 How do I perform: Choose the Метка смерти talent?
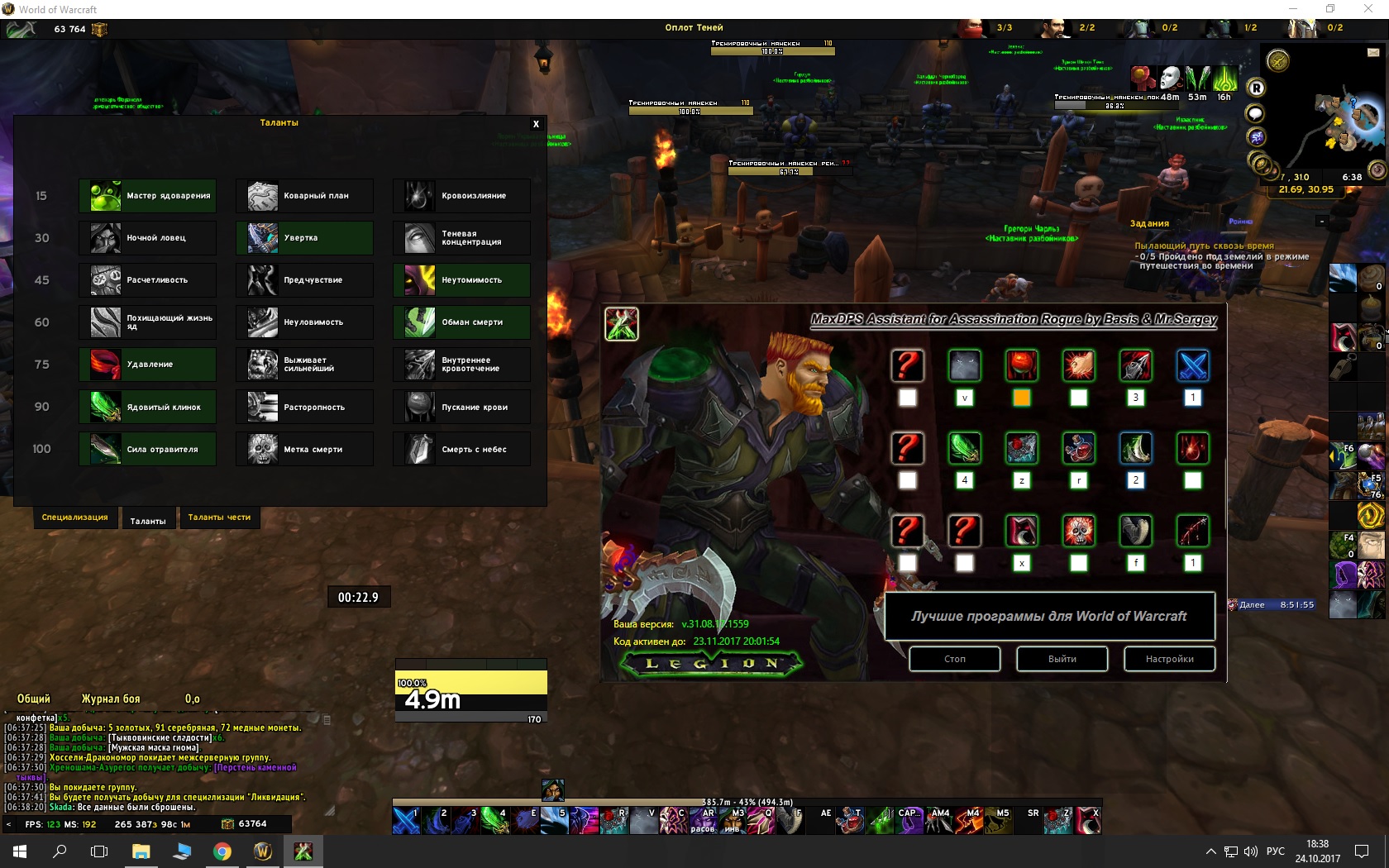(x=304, y=449)
